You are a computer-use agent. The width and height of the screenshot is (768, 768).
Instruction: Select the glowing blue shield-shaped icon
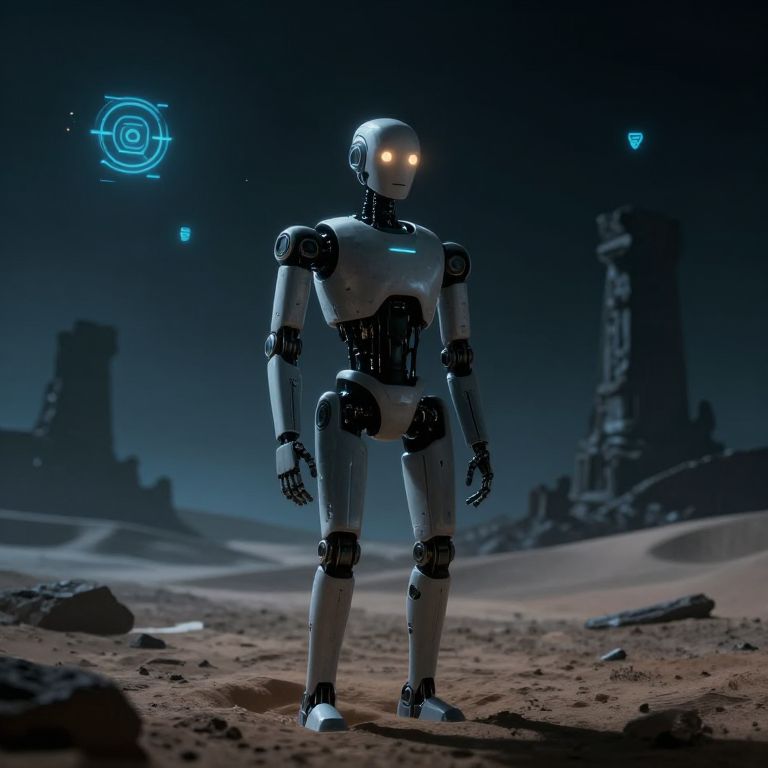(635, 140)
